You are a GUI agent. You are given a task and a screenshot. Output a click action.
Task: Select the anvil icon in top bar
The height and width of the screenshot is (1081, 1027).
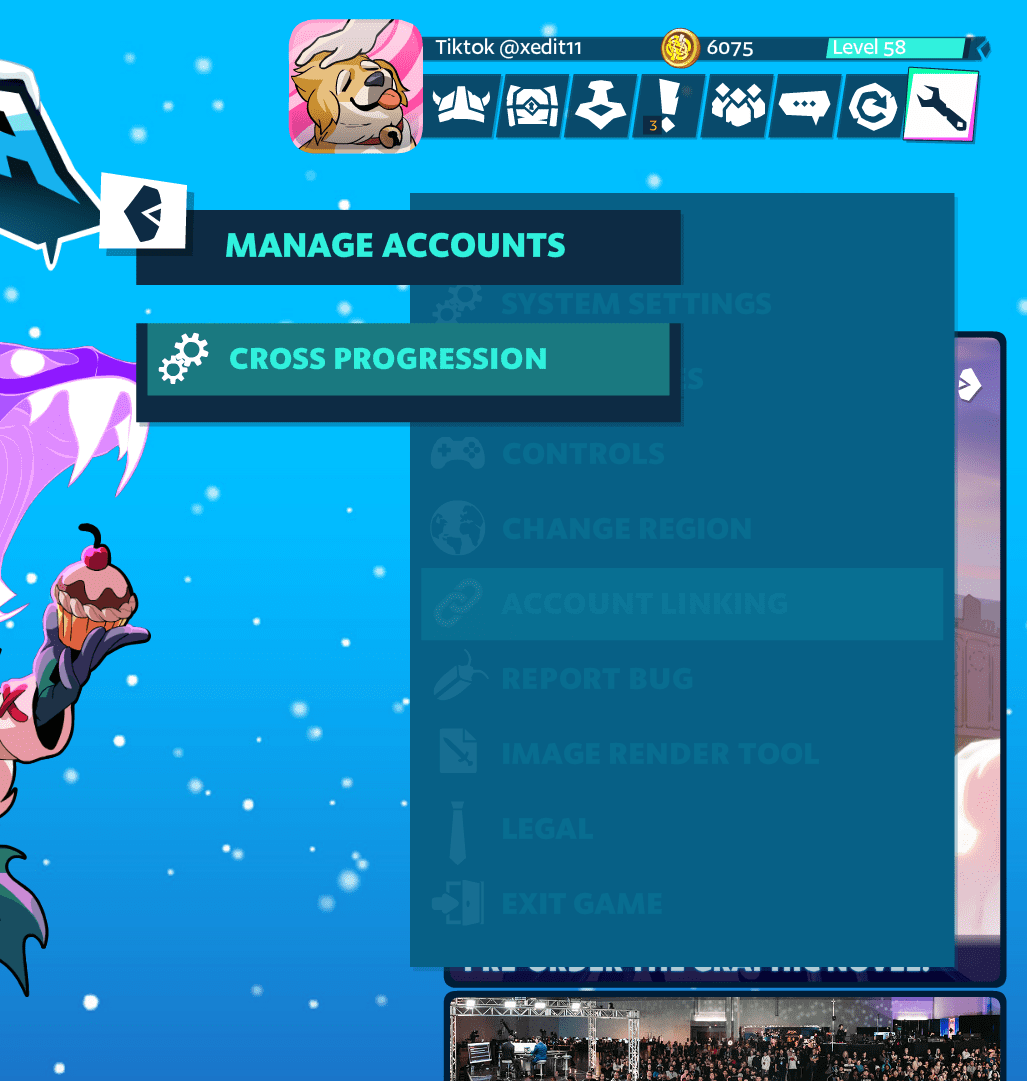point(600,105)
